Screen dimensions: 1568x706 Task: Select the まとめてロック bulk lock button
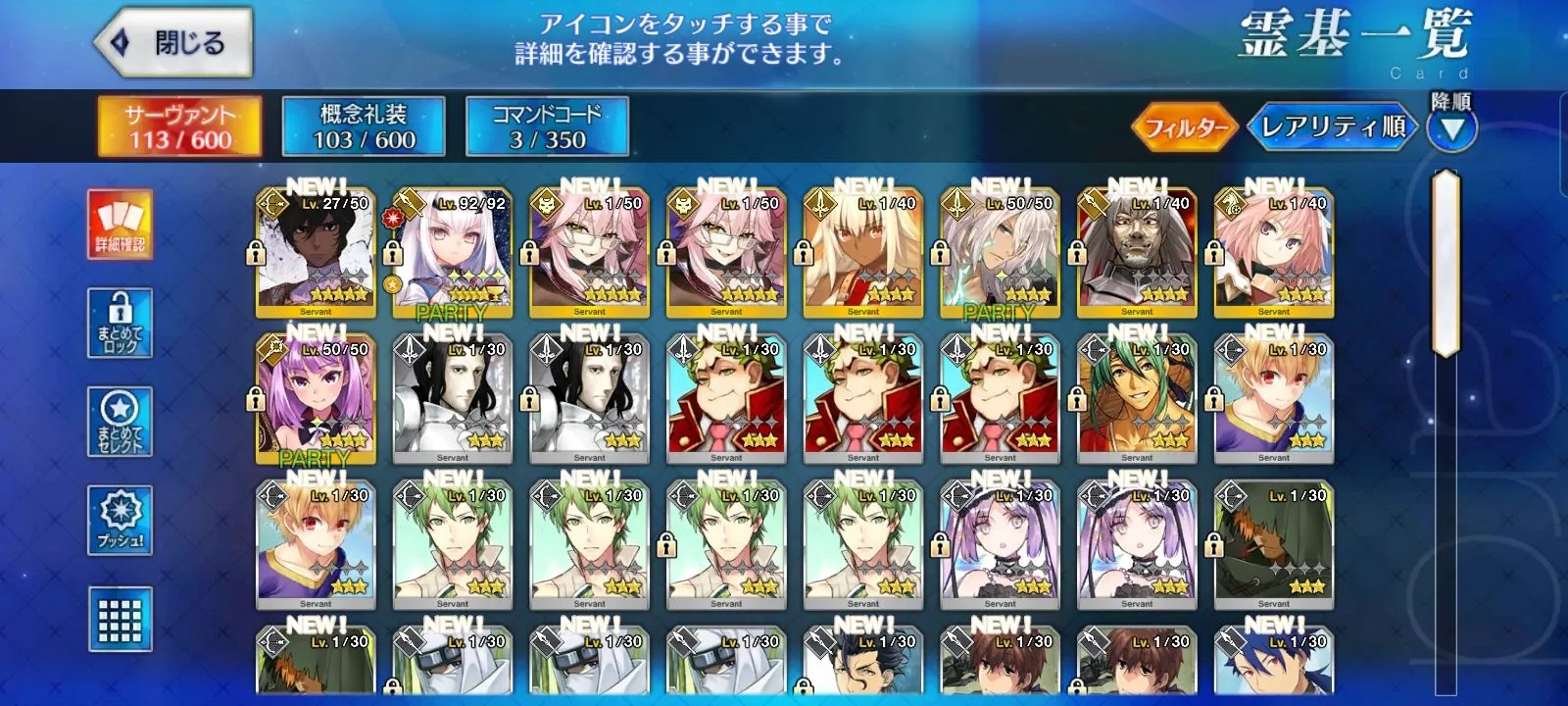click(x=120, y=323)
